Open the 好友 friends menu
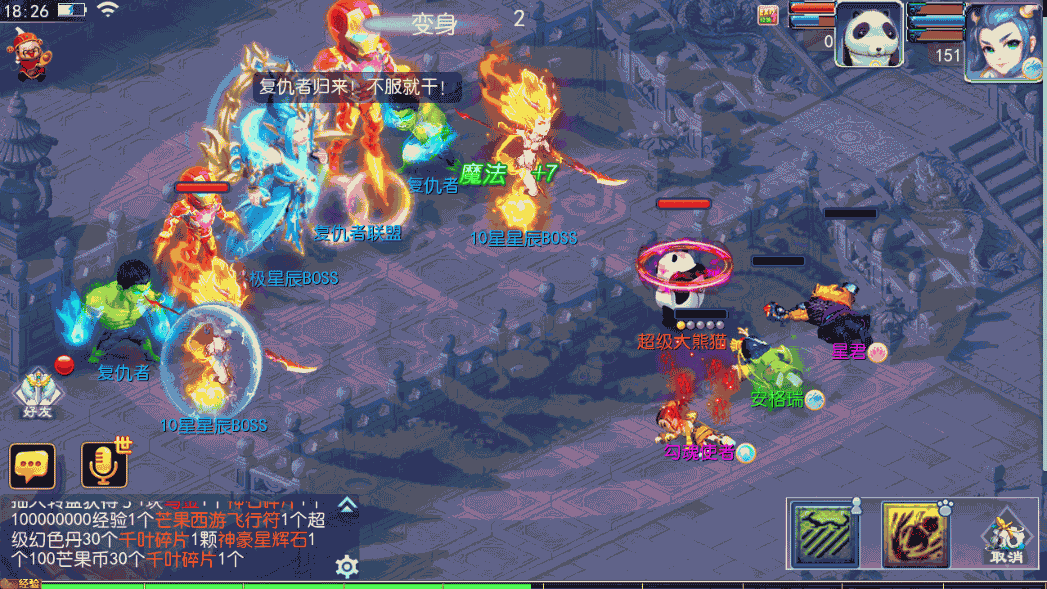1047x589 pixels. (38, 393)
